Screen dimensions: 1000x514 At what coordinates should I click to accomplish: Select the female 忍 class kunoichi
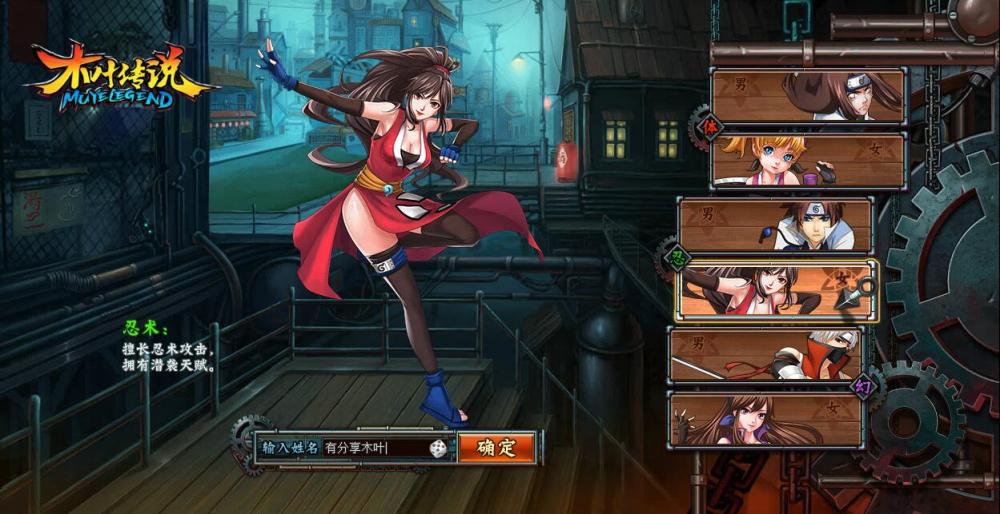(775, 290)
